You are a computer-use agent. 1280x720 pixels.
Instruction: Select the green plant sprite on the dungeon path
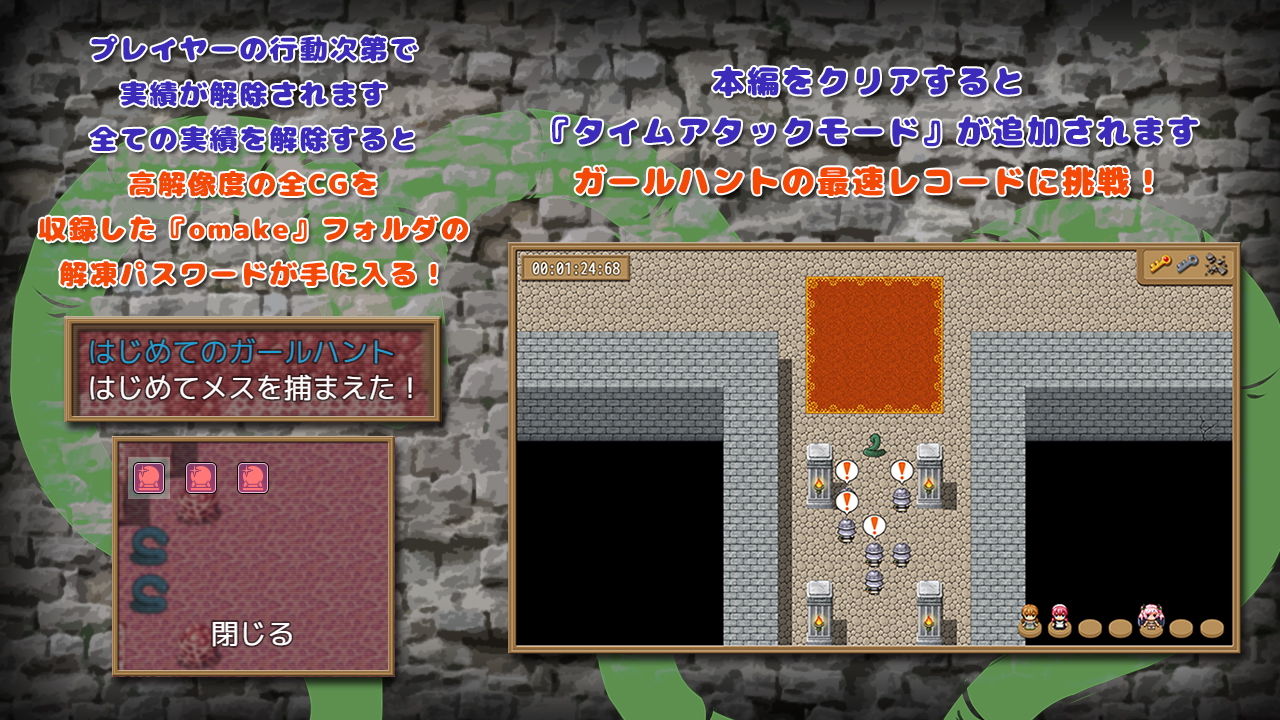[874, 446]
